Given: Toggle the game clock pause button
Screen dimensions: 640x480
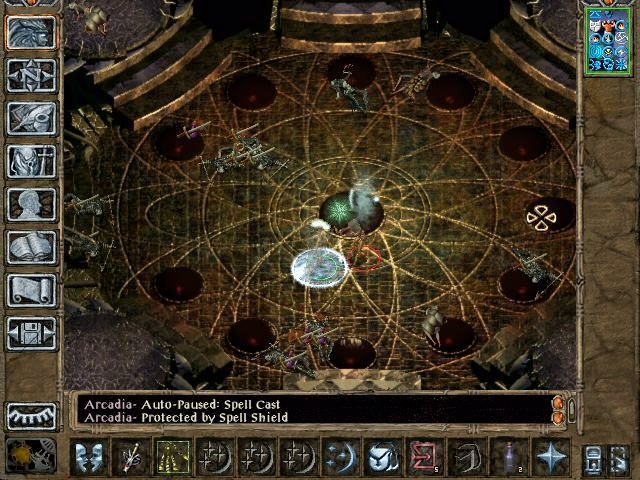Looking at the screenshot, I should click(x=24, y=455).
